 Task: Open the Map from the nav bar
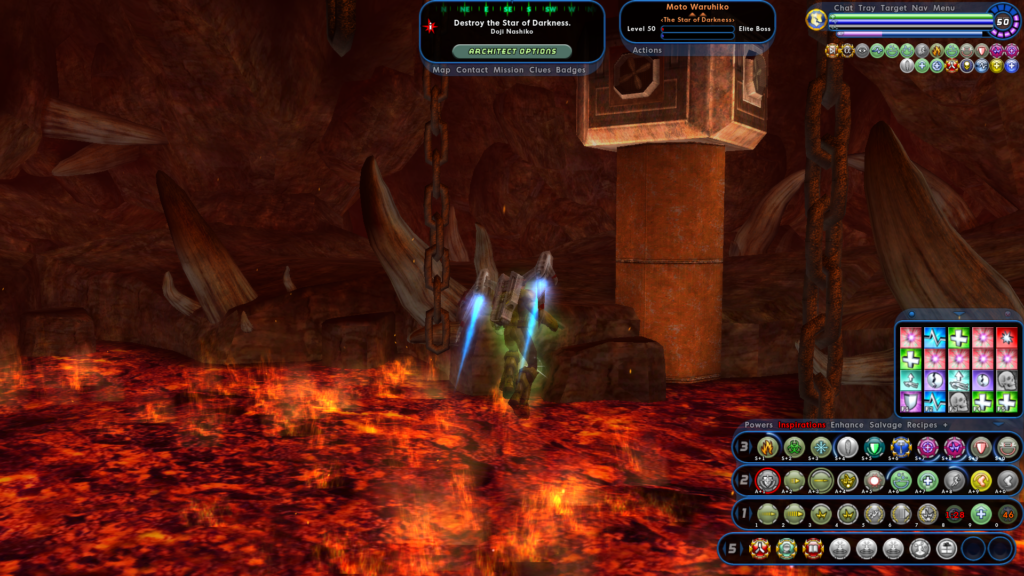tap(442, 70)
